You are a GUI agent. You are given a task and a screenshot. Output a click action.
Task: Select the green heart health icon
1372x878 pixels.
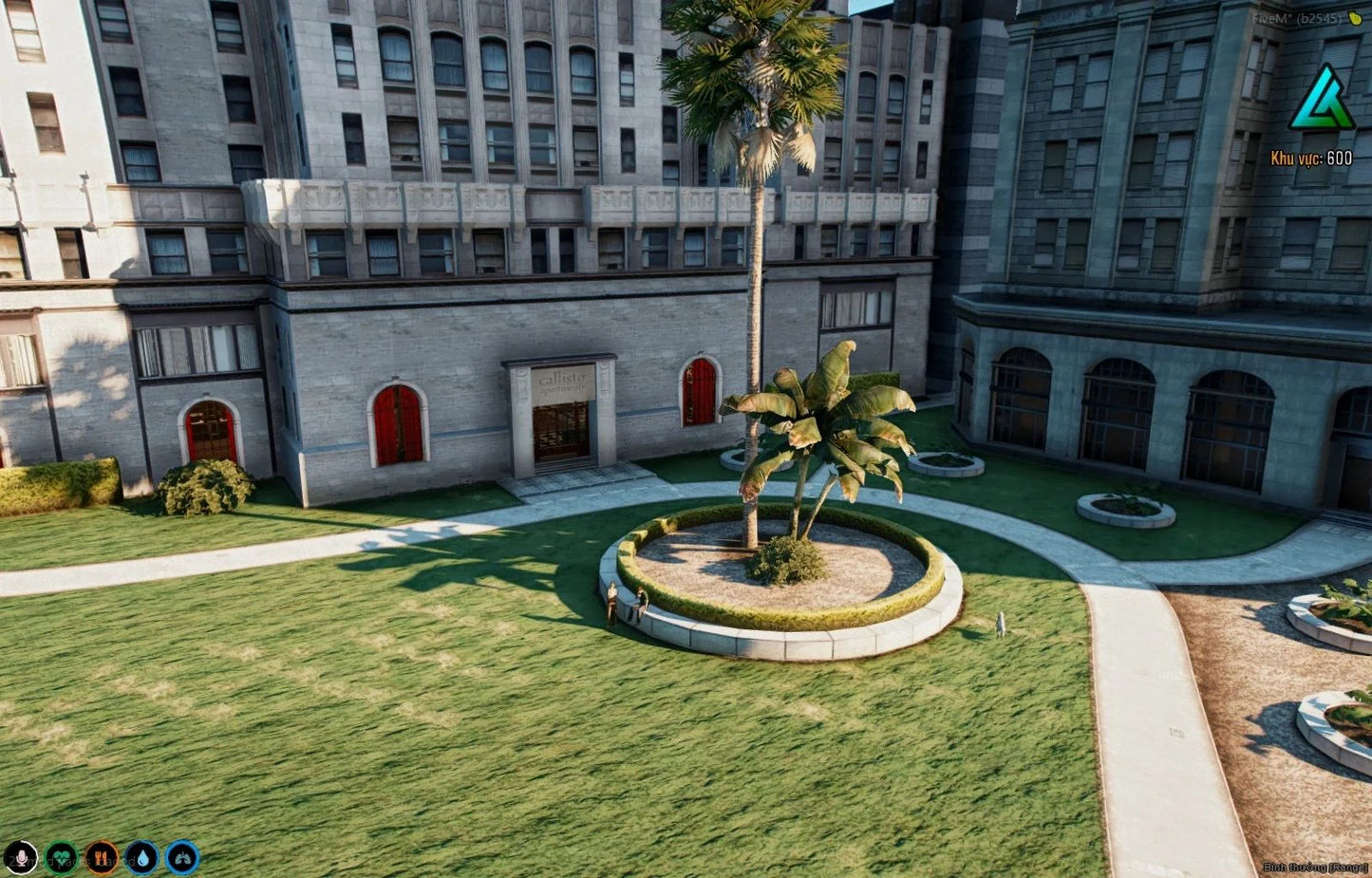coord(62,858)
